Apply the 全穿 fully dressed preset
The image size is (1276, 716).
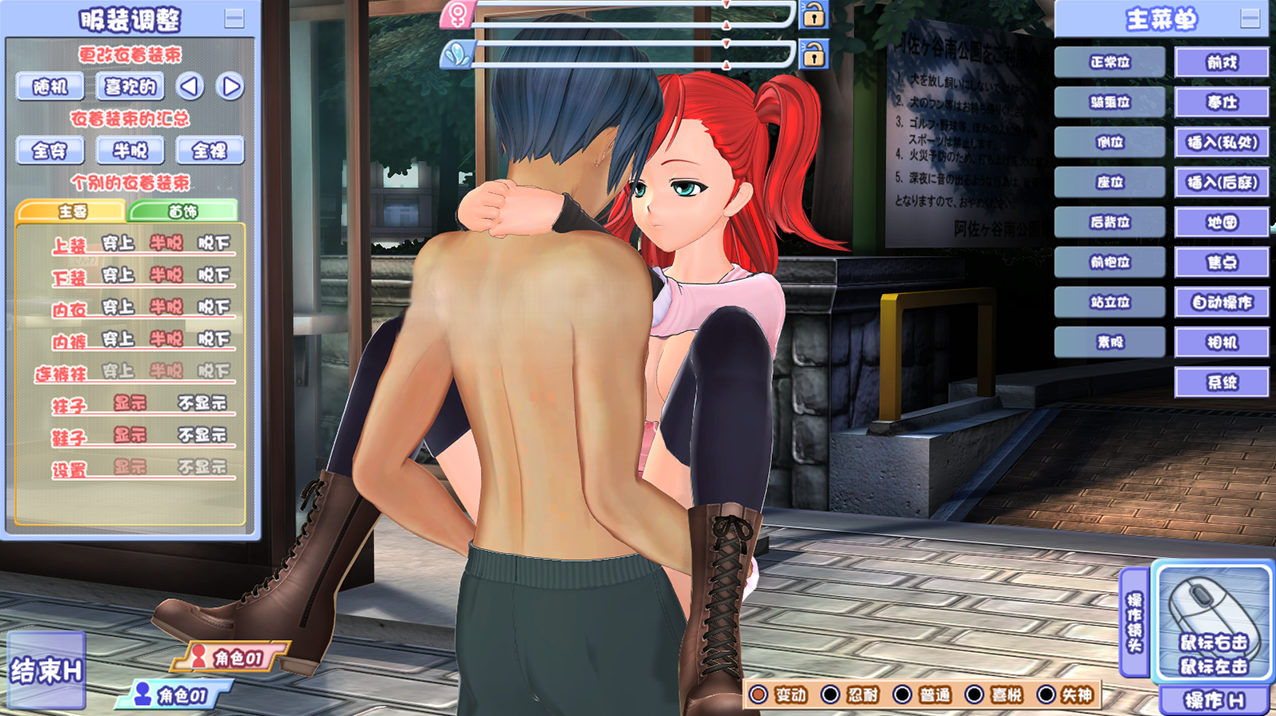tap(50, 151)
